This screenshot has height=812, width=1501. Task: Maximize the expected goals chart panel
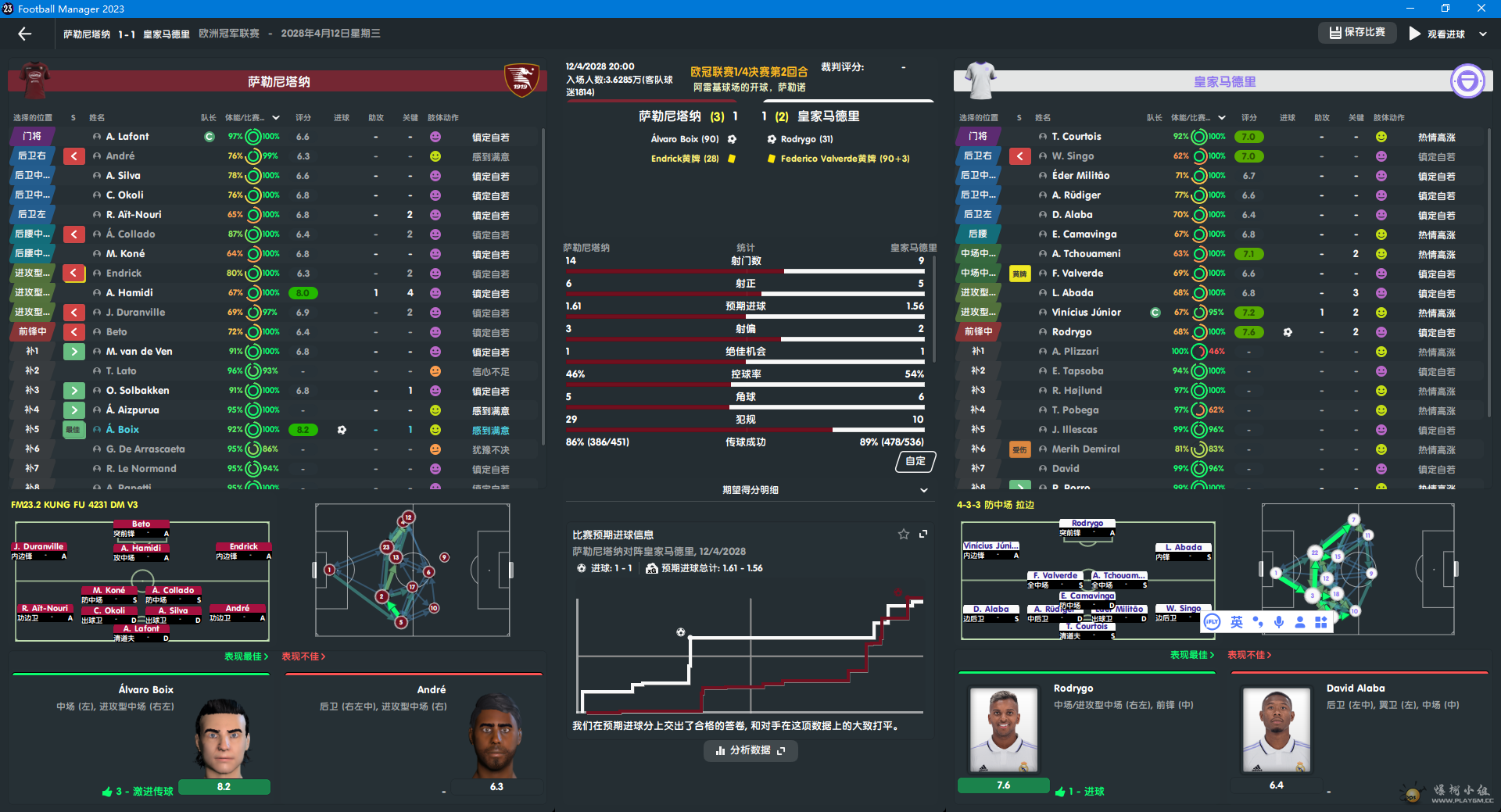[x=923, y=535]
